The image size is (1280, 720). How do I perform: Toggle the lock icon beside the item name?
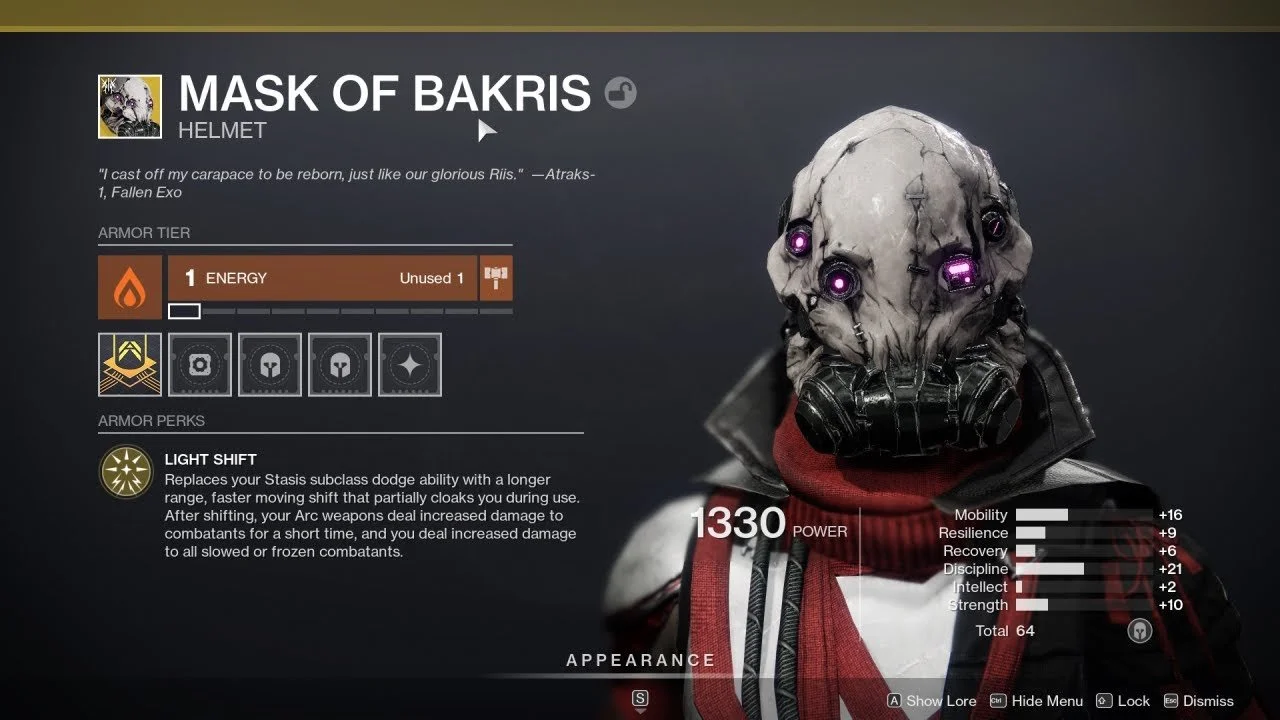click(621, 93)
